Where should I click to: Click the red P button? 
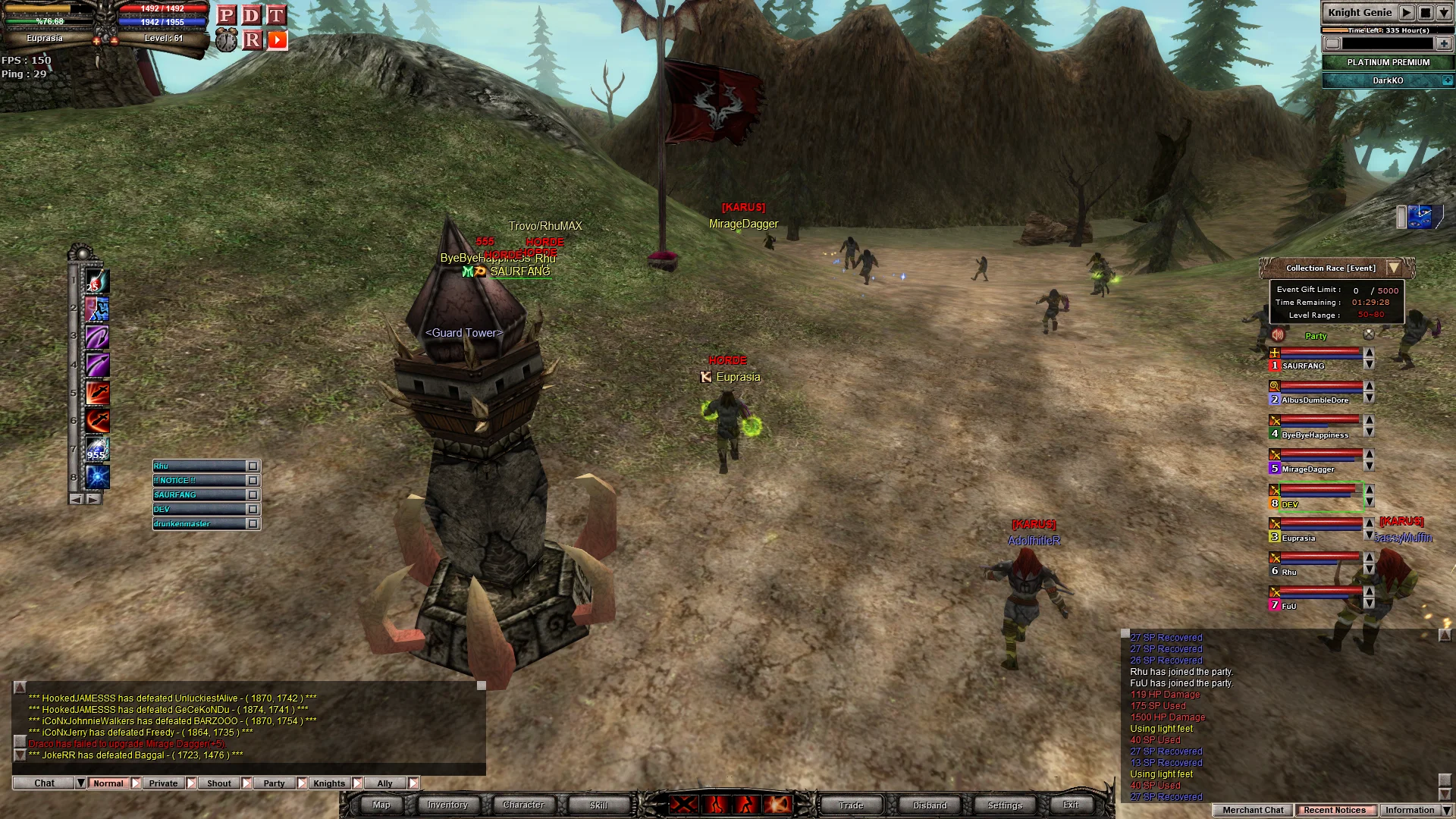point(226,15)
